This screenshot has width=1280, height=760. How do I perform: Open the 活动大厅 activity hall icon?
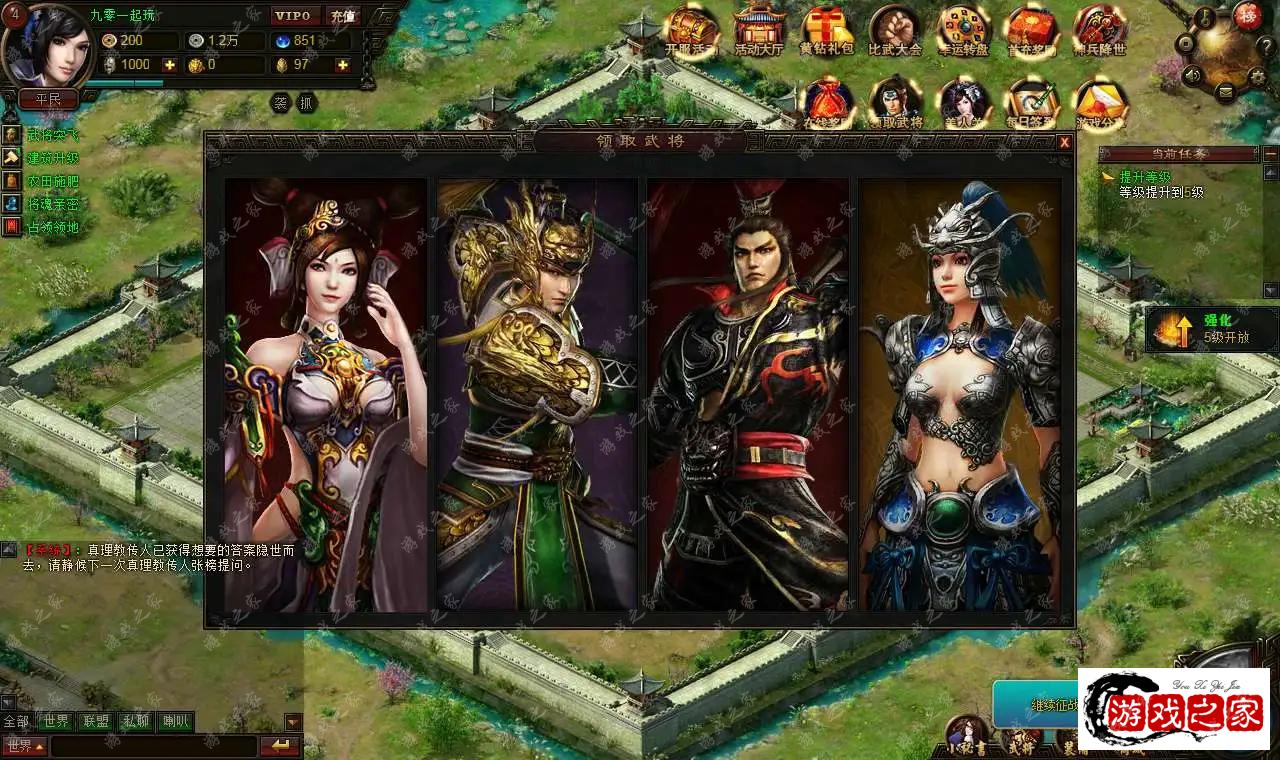759,30
